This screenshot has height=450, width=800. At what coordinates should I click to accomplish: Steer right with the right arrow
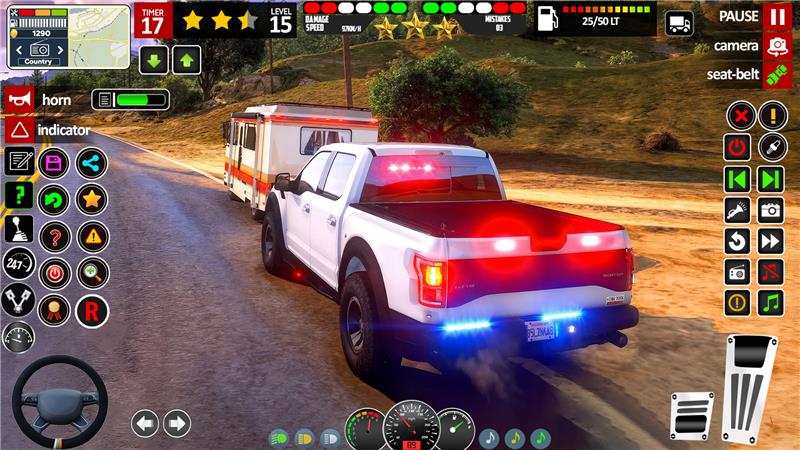(177, 423)
